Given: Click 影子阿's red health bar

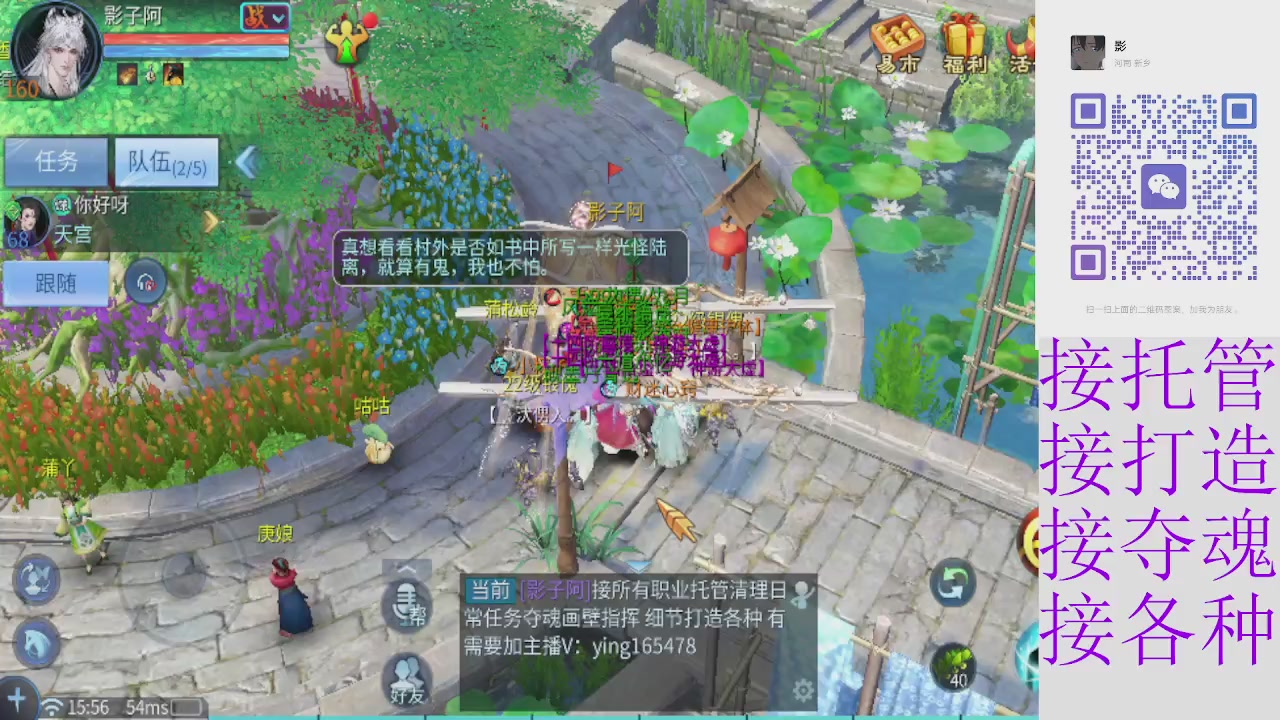Looking at the screenshot, I should 195,40.
